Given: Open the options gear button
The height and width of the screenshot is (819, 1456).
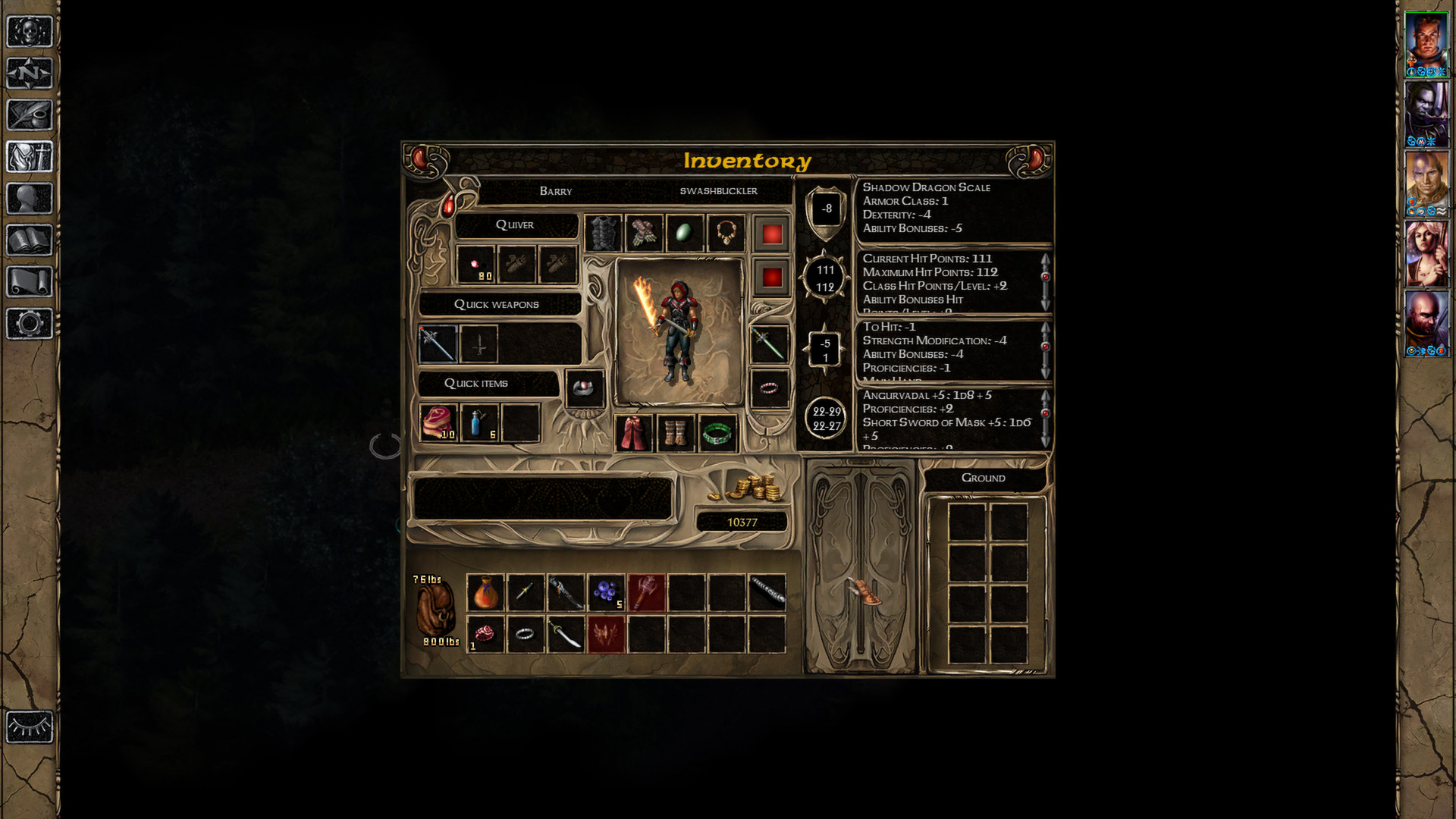Looking at the screenshot, I should tap(30, 324).
